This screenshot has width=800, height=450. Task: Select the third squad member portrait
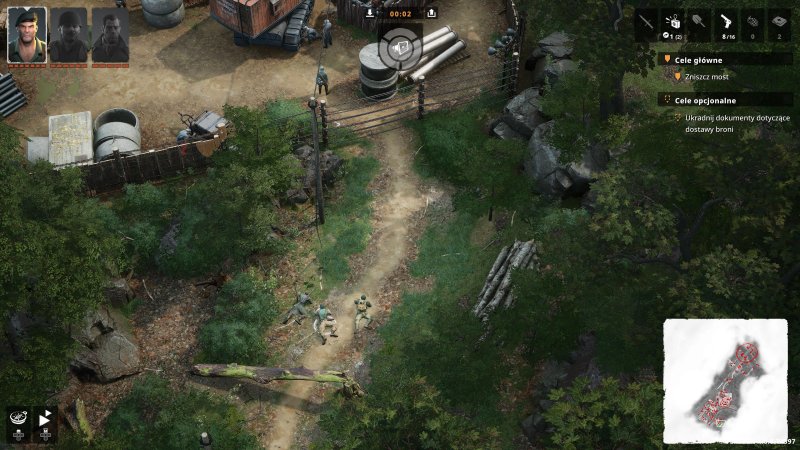pyautogui.click(x=110, y=35)
